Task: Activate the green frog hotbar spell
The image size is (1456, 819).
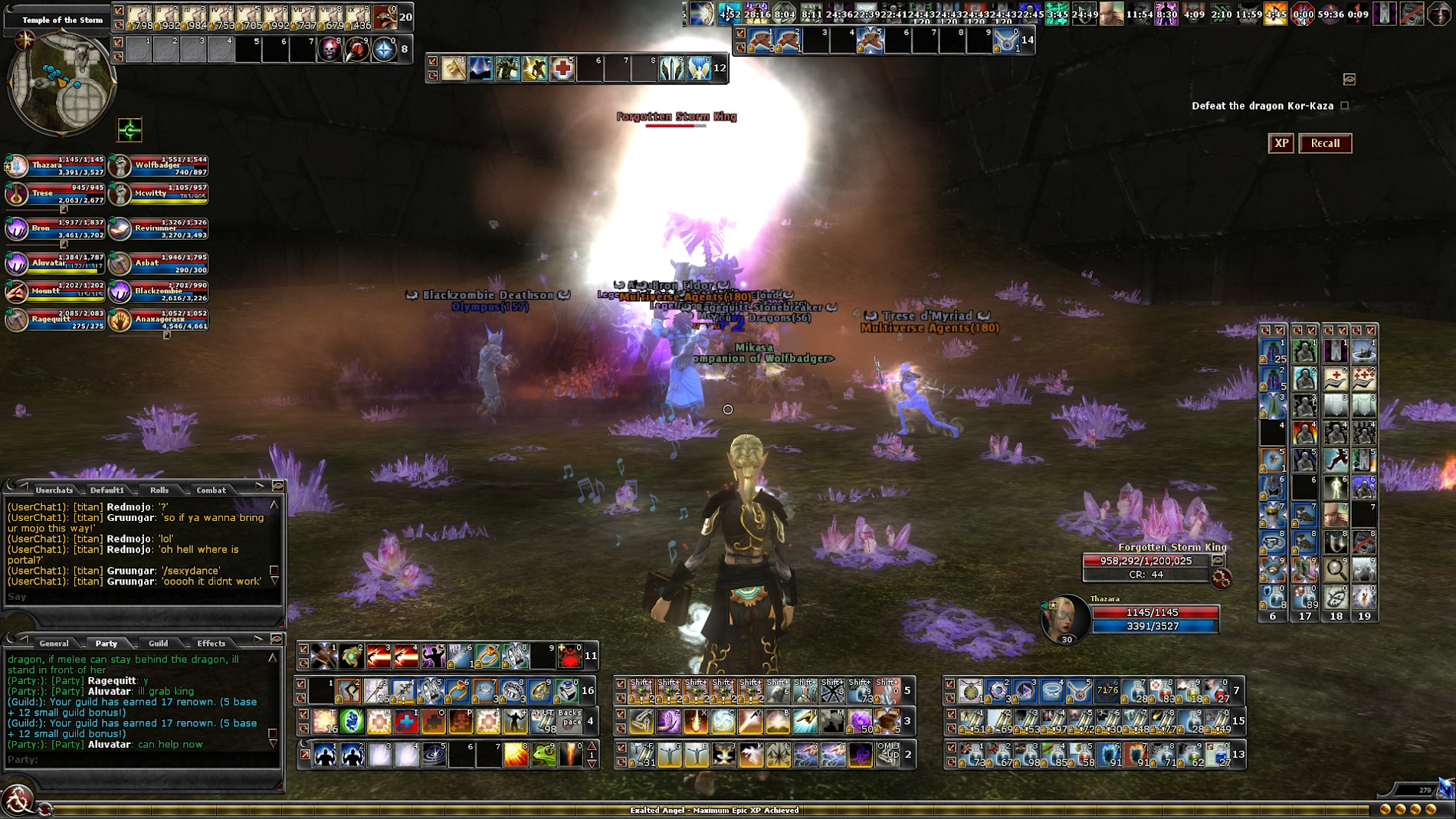Action: (x=543, y=755)
